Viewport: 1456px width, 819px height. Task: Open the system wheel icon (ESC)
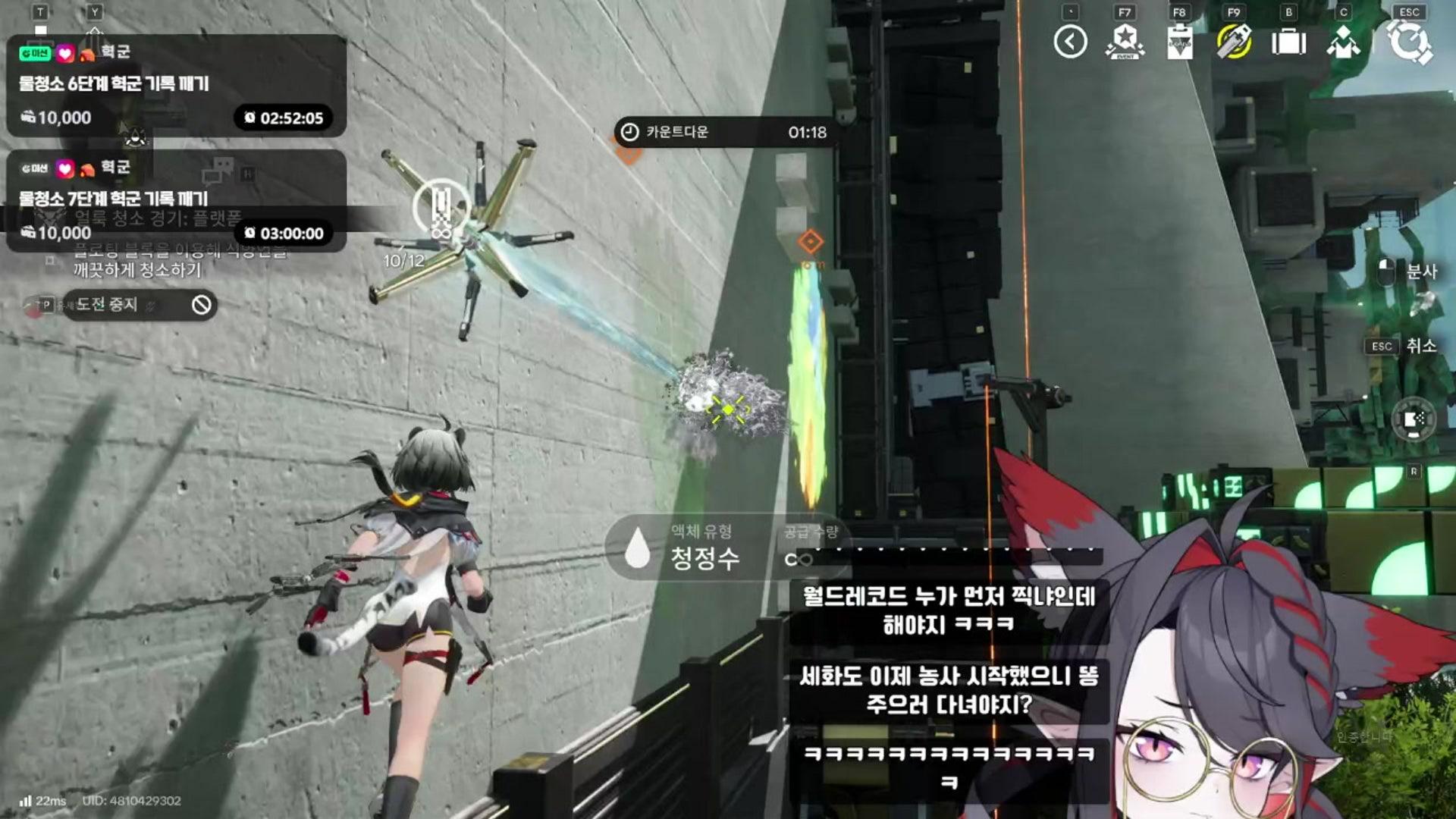pyautogui.click(x=1410, y=42)
